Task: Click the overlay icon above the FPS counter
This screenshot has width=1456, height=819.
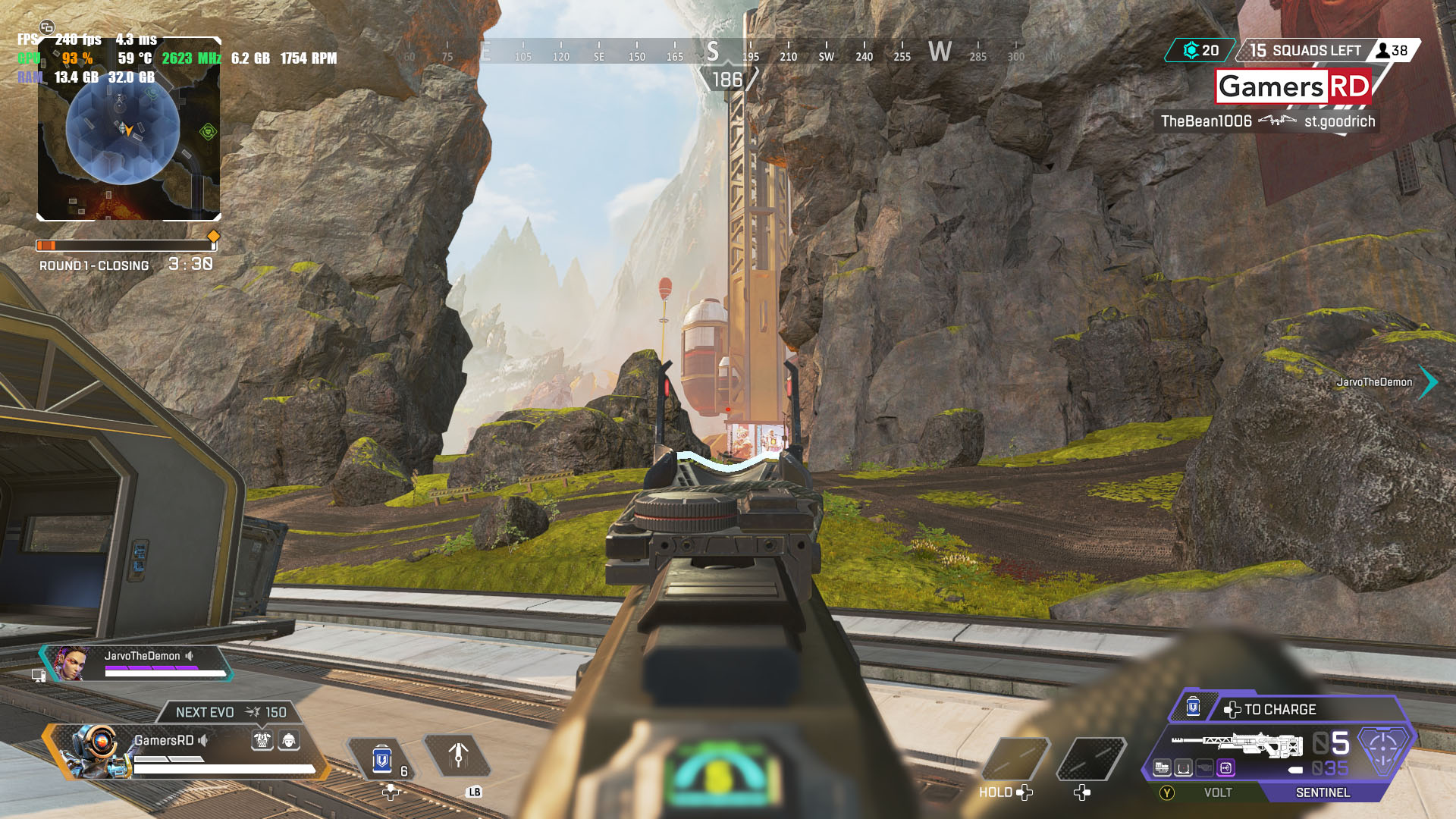Action: tap(47, 27)
